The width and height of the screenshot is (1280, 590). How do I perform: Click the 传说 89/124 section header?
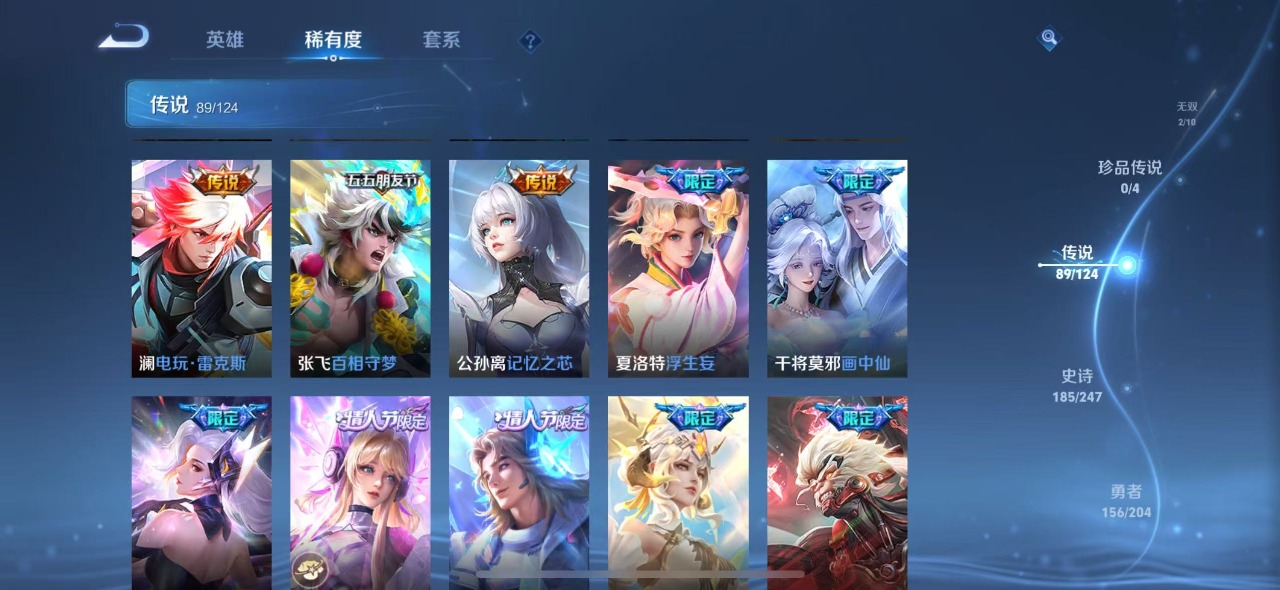pyautogui.click(x=195, y=105)
